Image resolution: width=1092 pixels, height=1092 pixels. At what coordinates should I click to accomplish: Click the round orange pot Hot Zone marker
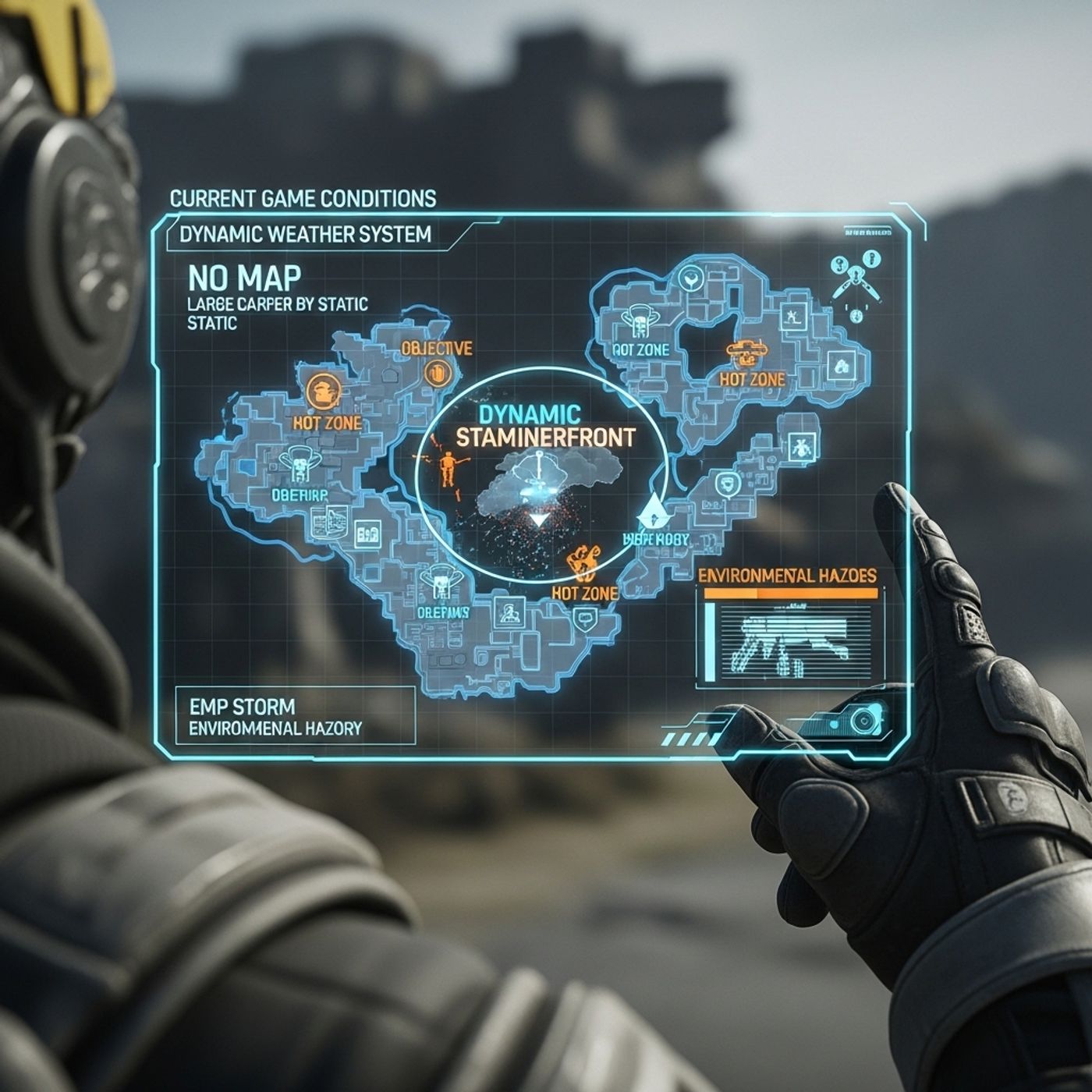point(324,391)
